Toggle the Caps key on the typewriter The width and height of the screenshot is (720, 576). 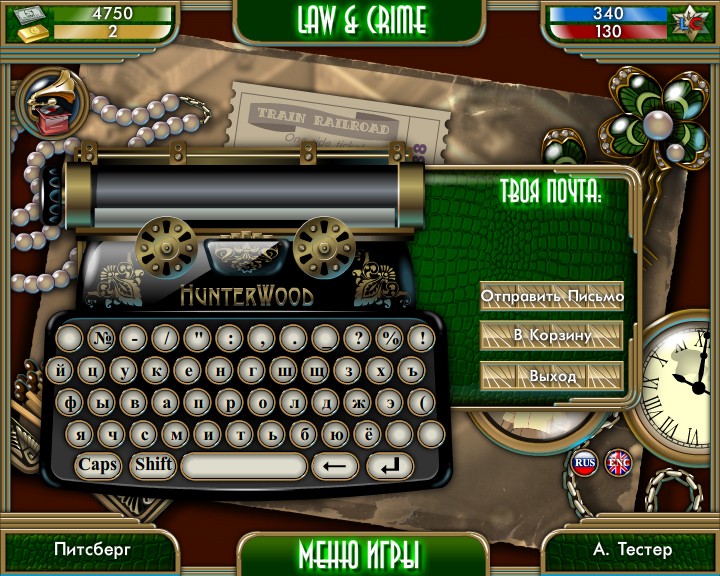[98, 464]
